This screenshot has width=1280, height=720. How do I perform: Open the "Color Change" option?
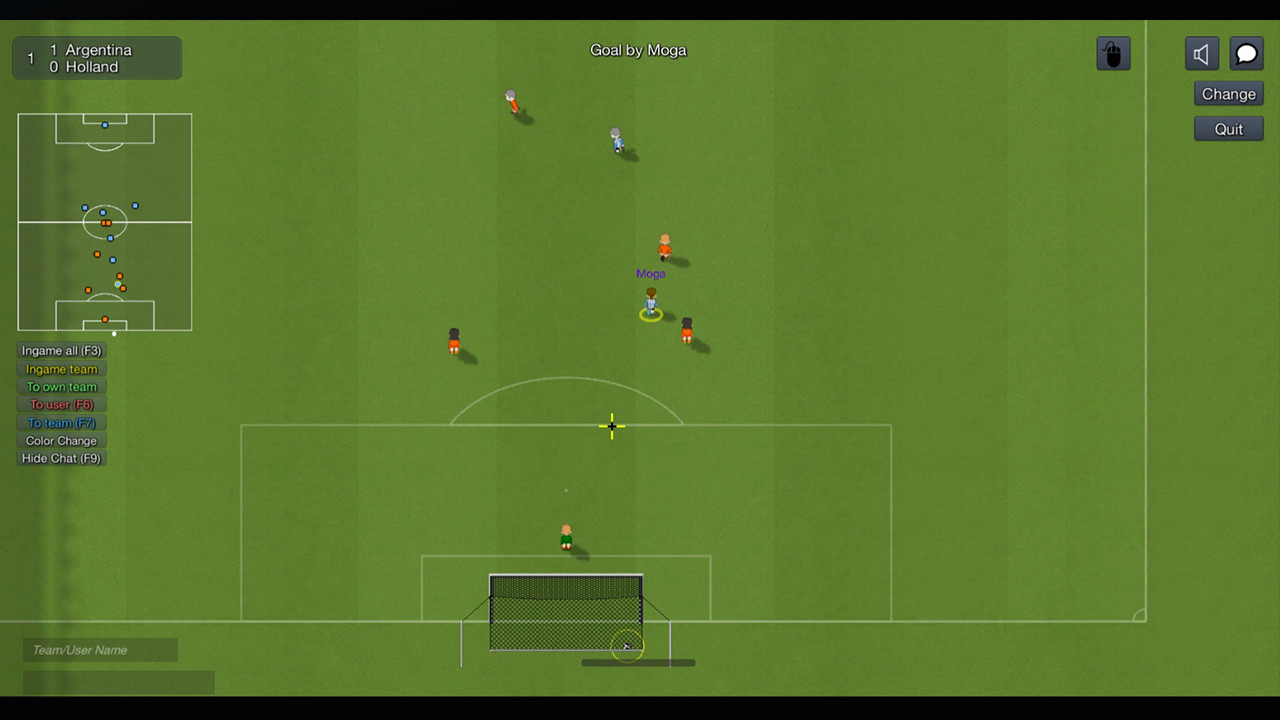pyautogui.click(x=61, y=440)
